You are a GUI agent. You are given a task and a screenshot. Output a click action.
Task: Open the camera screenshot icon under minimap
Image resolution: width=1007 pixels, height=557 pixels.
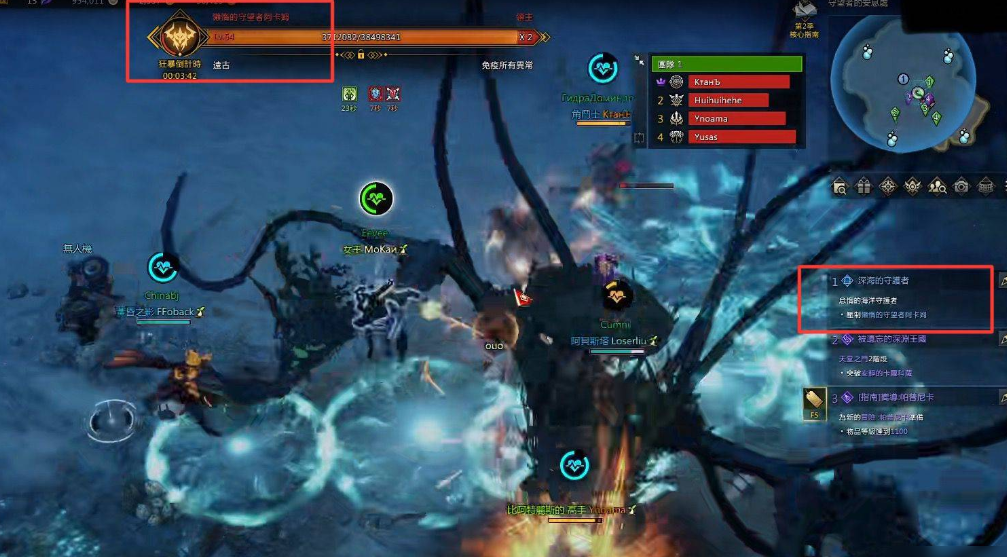click(961, 186)
